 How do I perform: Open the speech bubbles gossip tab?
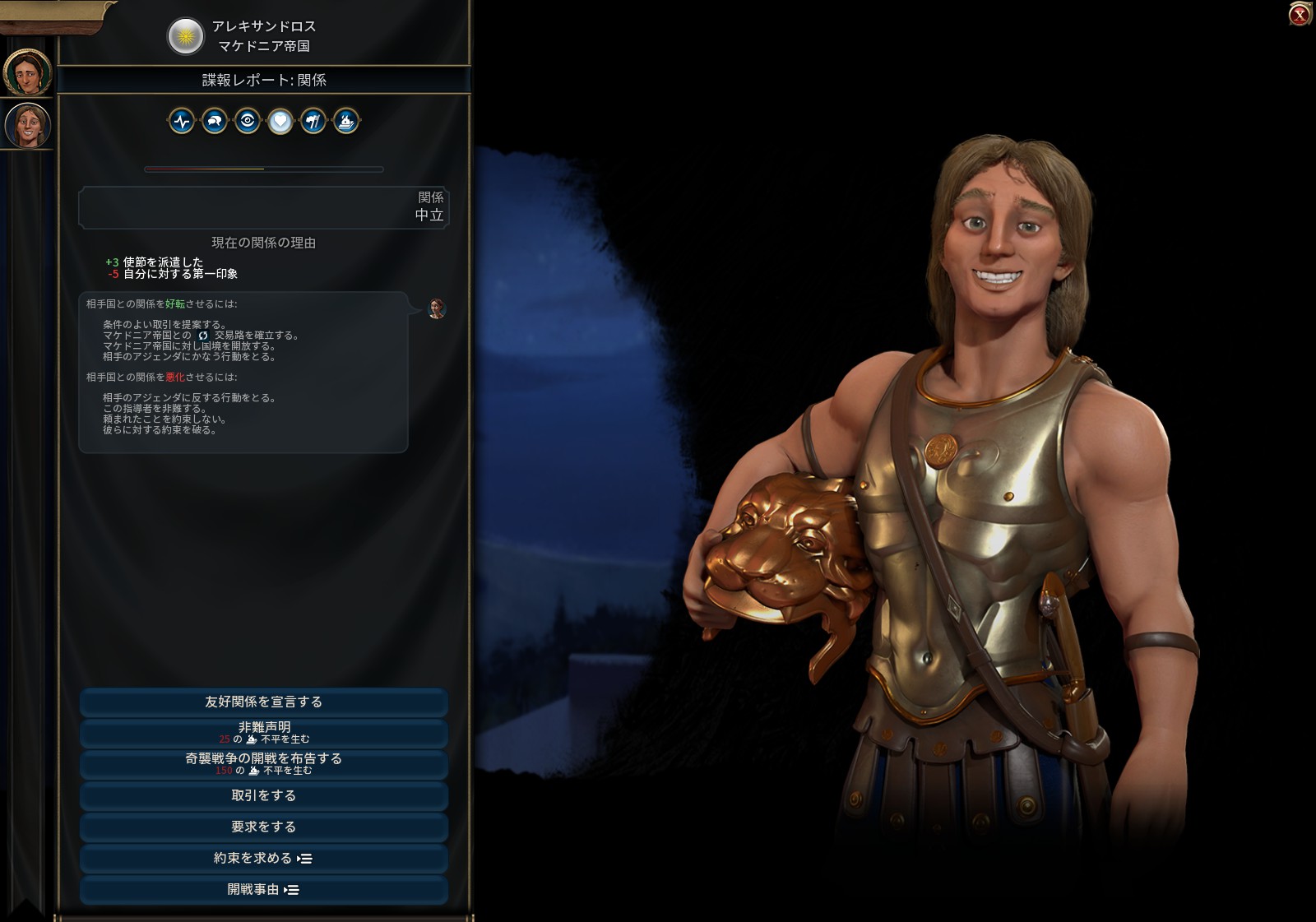click(x=215, y=122)
